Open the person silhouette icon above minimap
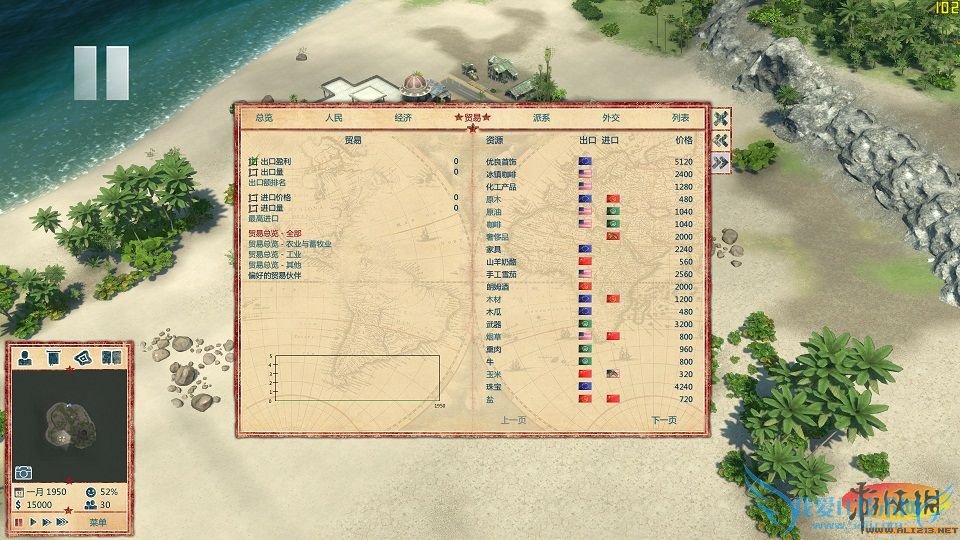960x540 pixels. 24,357
